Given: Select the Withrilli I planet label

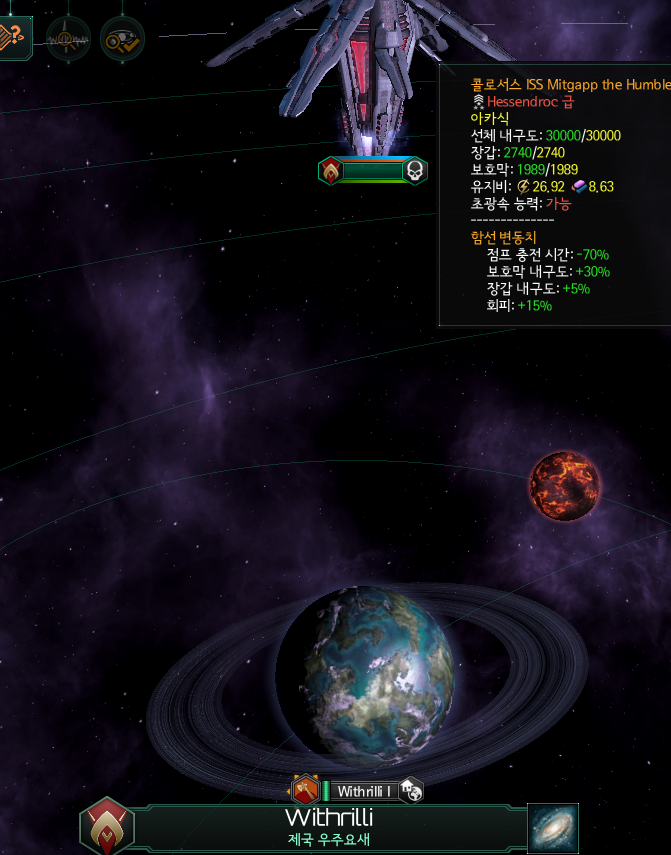Looking at the screenshot, I should 363,791.
